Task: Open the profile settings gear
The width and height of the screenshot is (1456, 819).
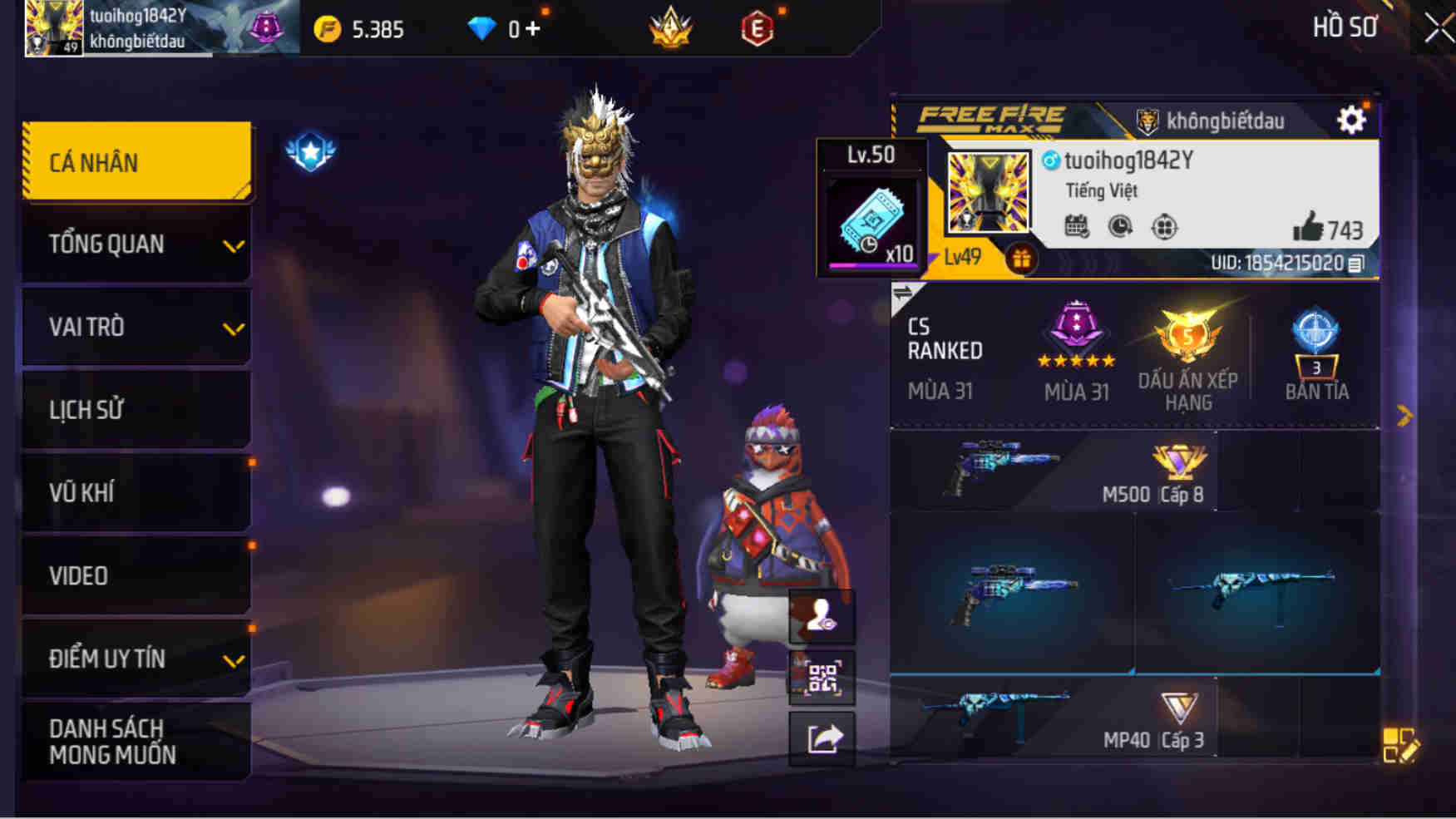Action: (x=1352, y=119)
